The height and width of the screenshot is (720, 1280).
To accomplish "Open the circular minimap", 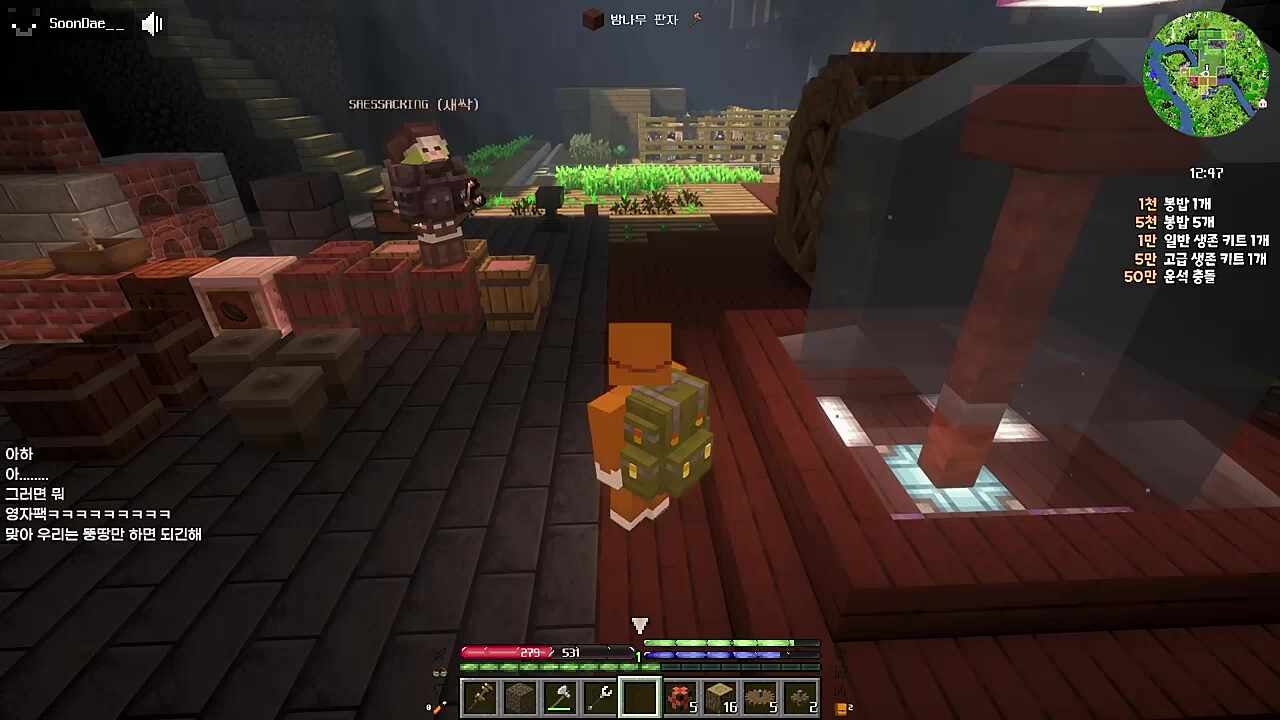I will pos(1201,80).
